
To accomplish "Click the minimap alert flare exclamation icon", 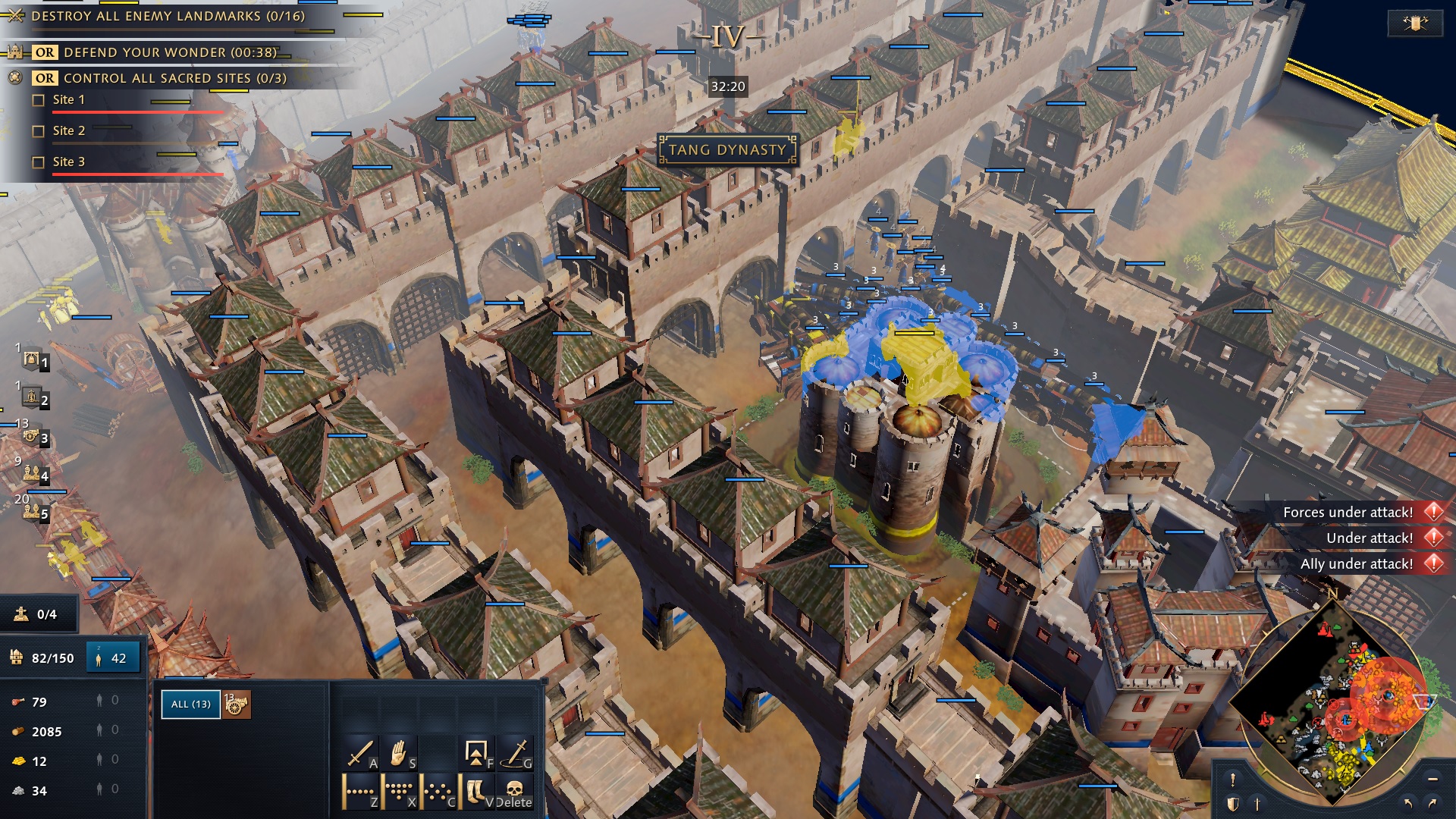I will 1233,780.
